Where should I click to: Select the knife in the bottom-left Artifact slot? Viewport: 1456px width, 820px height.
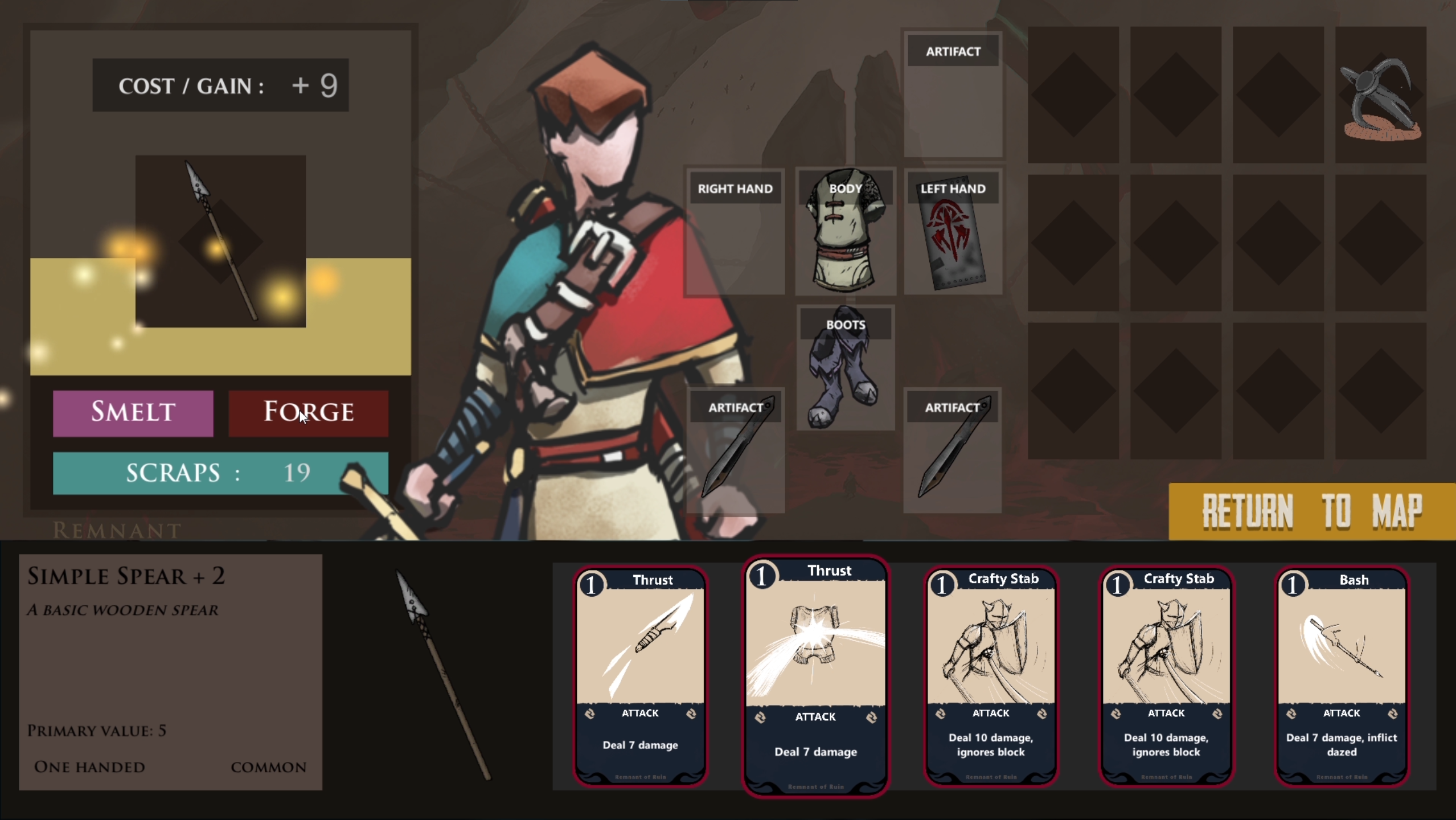point(737,450)
